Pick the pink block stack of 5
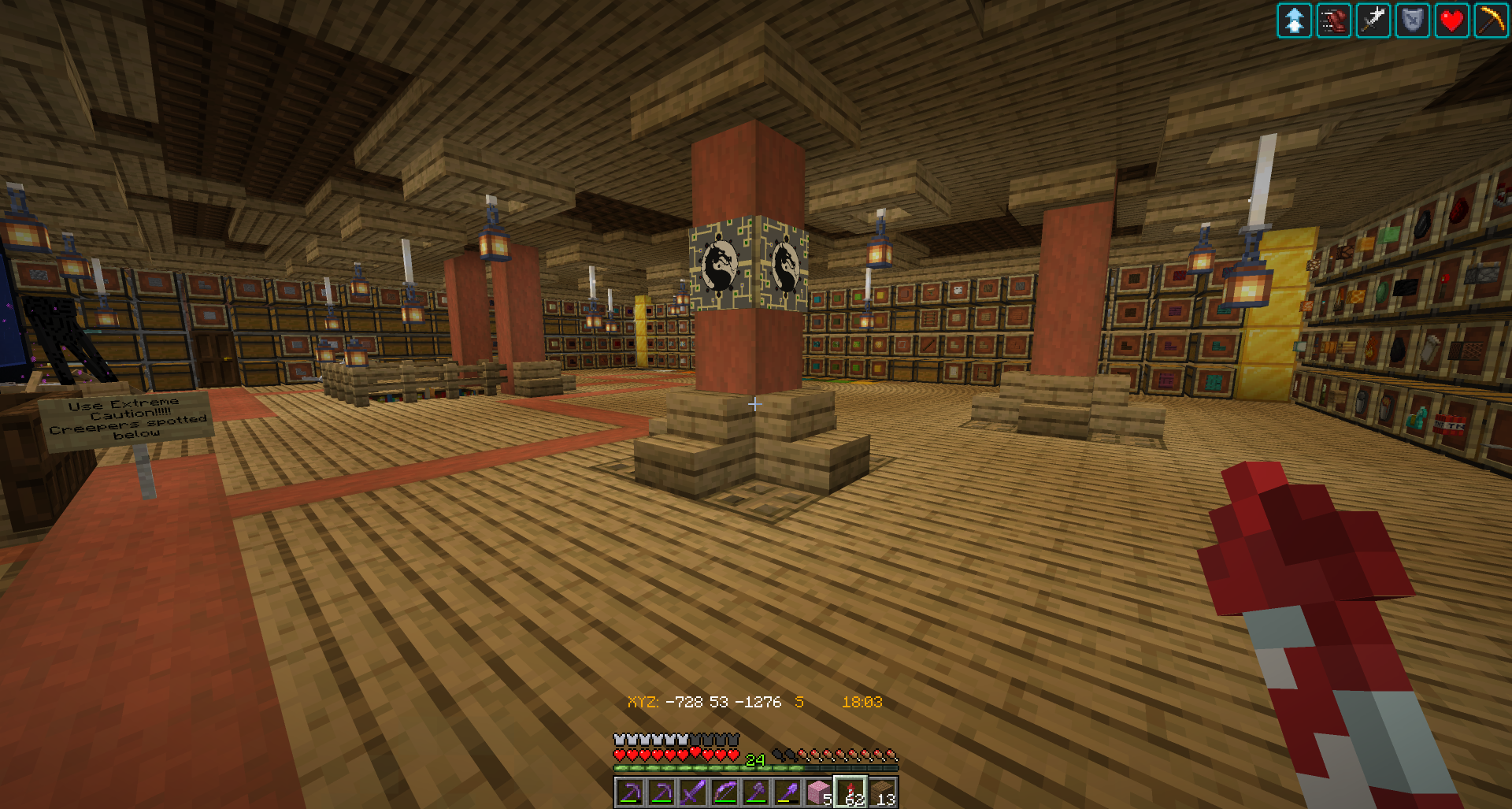The width and height of the screenshot is (1512, 809). point(819,792)
